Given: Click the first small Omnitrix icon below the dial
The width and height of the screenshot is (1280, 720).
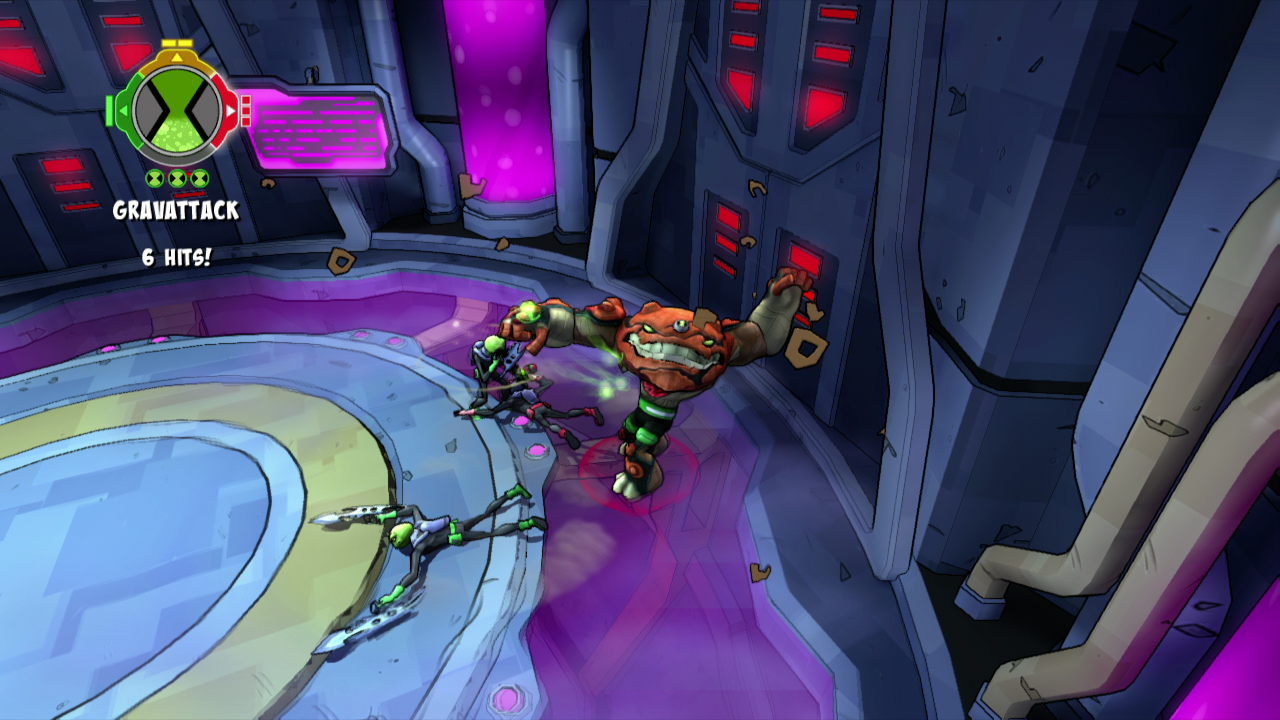Looking at the screenshot, I should coord(154,178).
